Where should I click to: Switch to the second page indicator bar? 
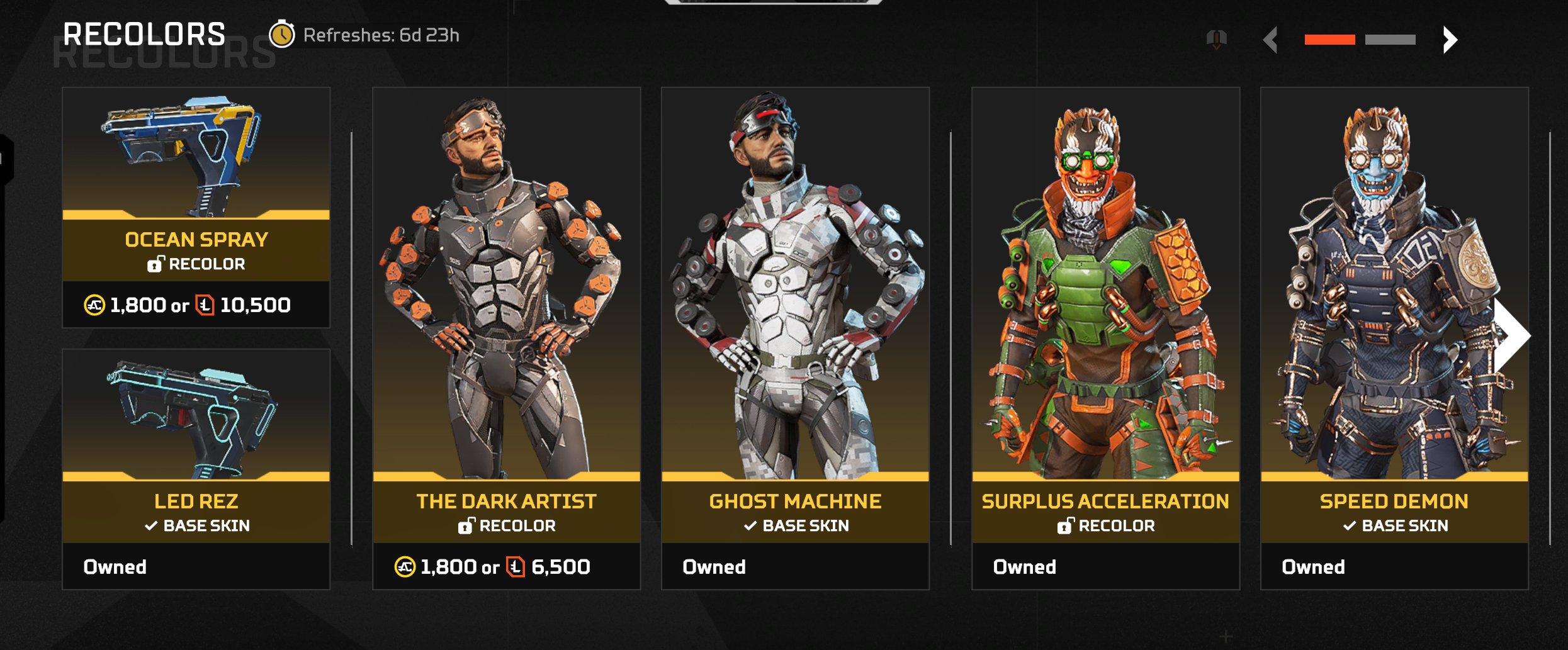[1390, 40]
